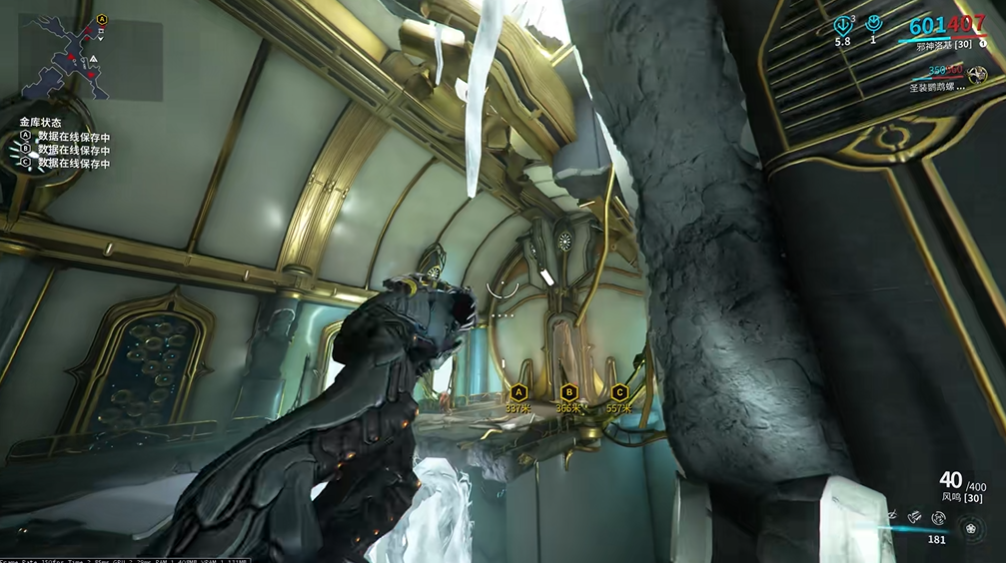Viewport: 1006px width, 563px height.
Task: Click the objective B waypoint marker
Action: [568, 393]
